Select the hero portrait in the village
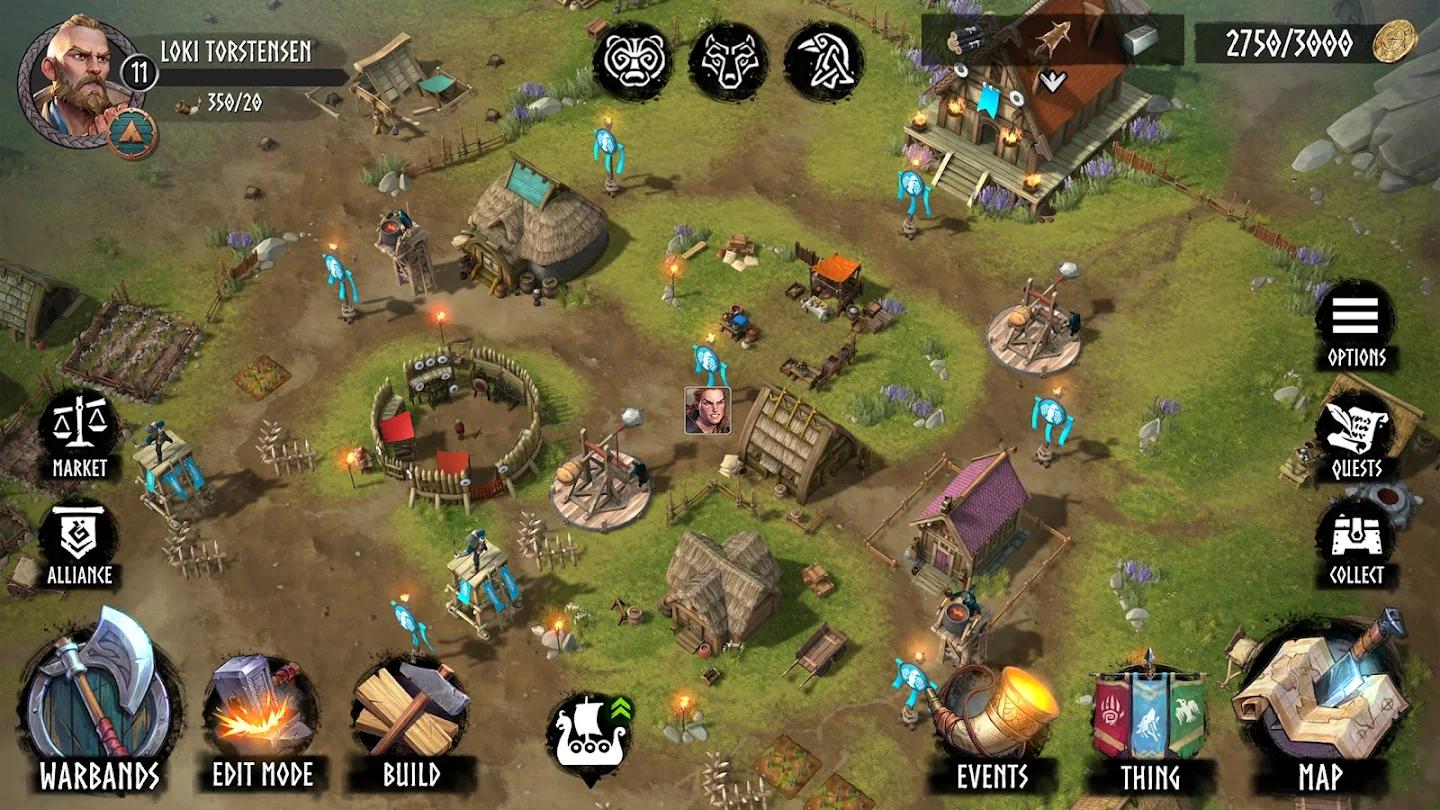The height and width of the screenshot is (810, 1440). (707, 410)
